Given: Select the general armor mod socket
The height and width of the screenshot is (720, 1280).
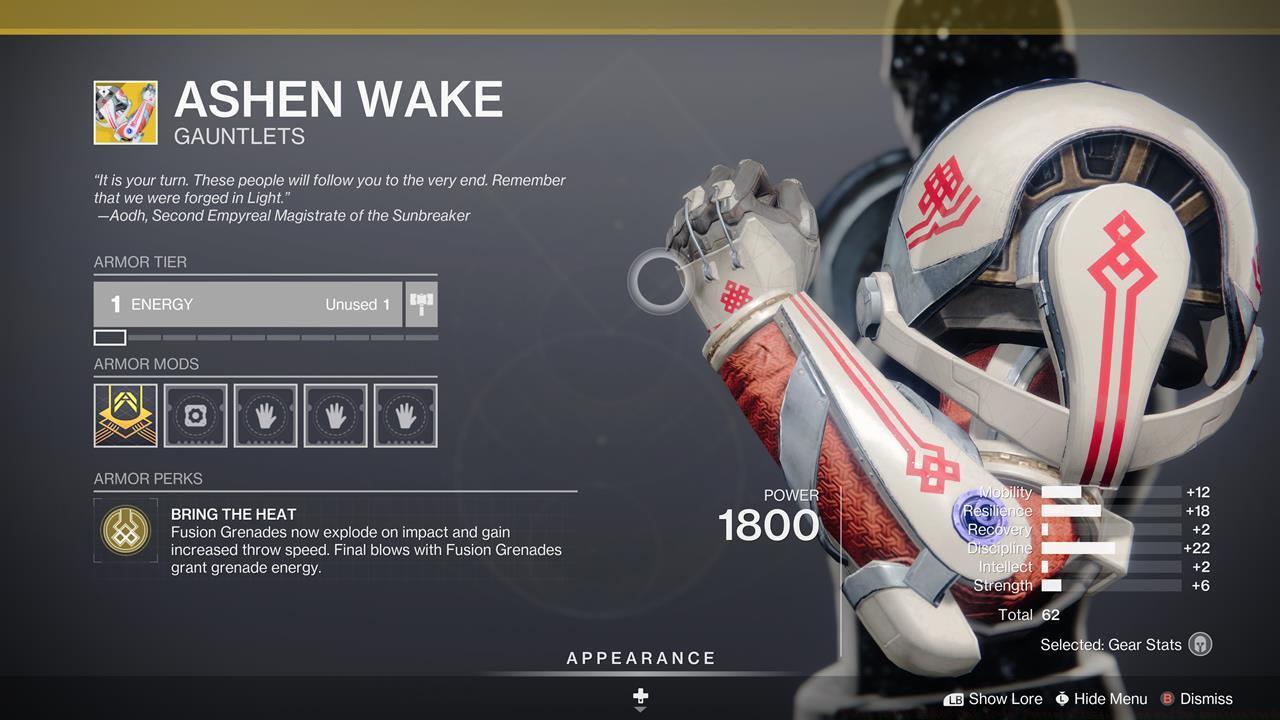Looking at the screenshot, I should coord(195,415).
